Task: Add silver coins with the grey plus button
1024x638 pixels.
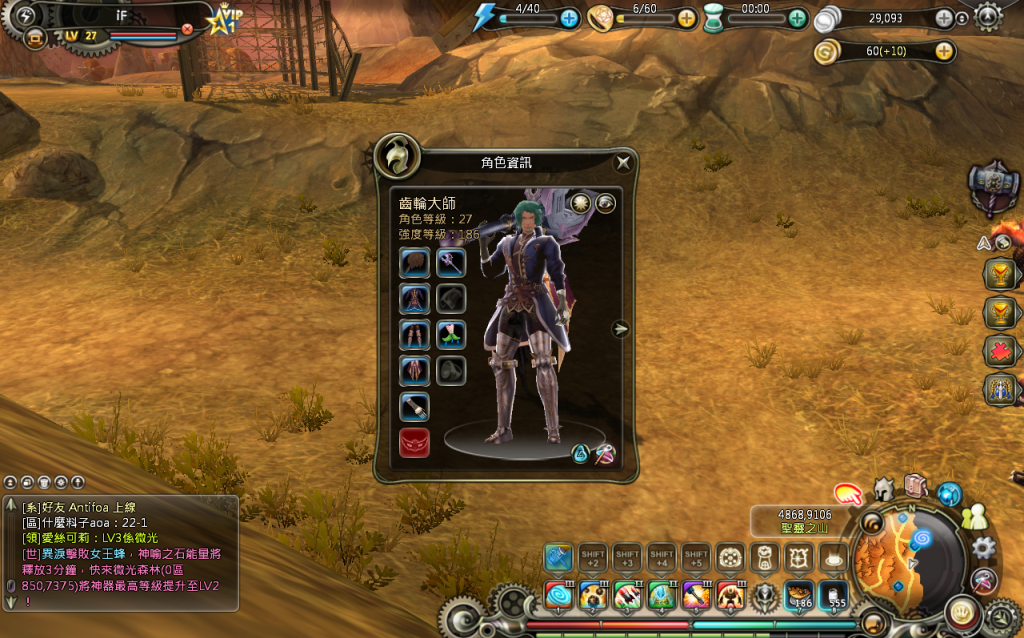Action: (944, 18)
